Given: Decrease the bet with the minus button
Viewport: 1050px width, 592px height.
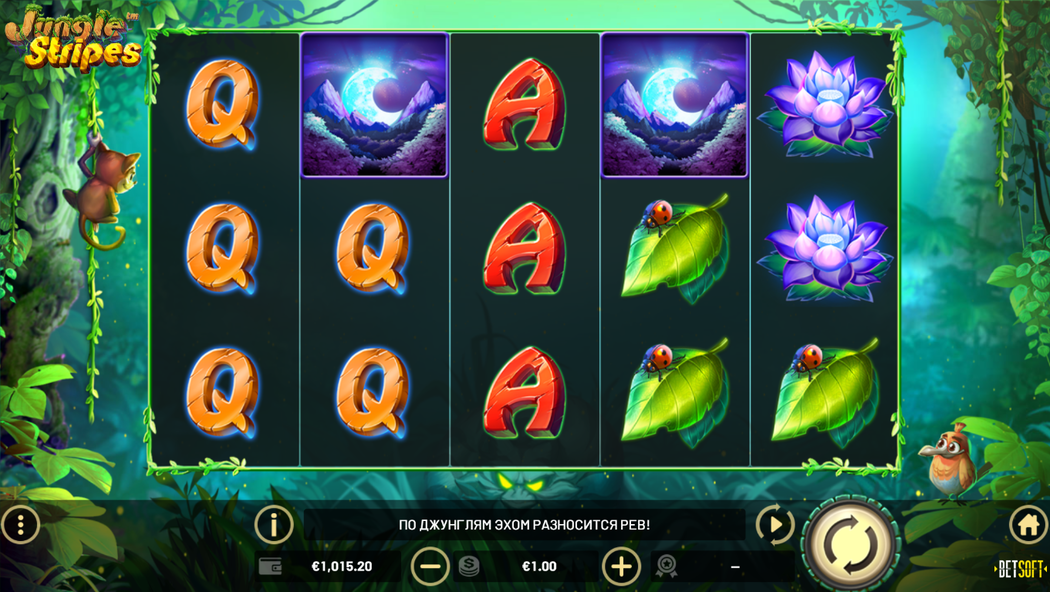Looking at the screenshot, I should click(x=430, y=566).
